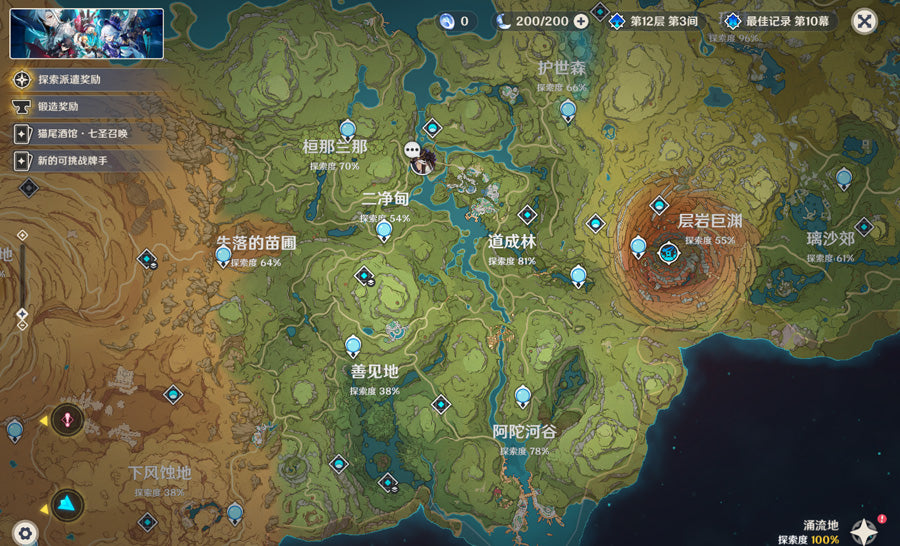Screen dimensions: 900x546
Task: Click the teleport pin above 善见地 label
Action: coord(353,346)
